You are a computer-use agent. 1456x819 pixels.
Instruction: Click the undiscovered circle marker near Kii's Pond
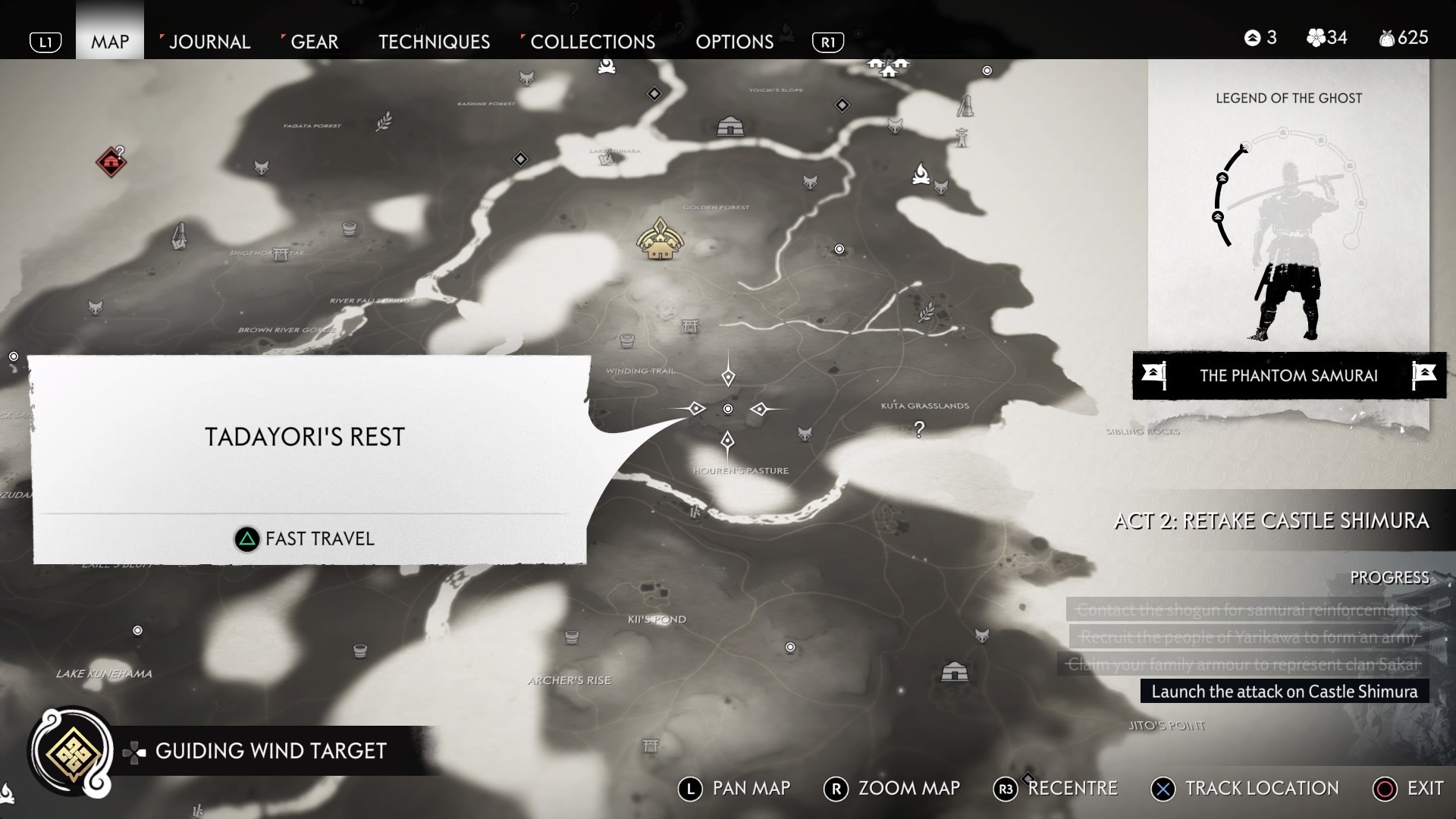click(791, 648)
